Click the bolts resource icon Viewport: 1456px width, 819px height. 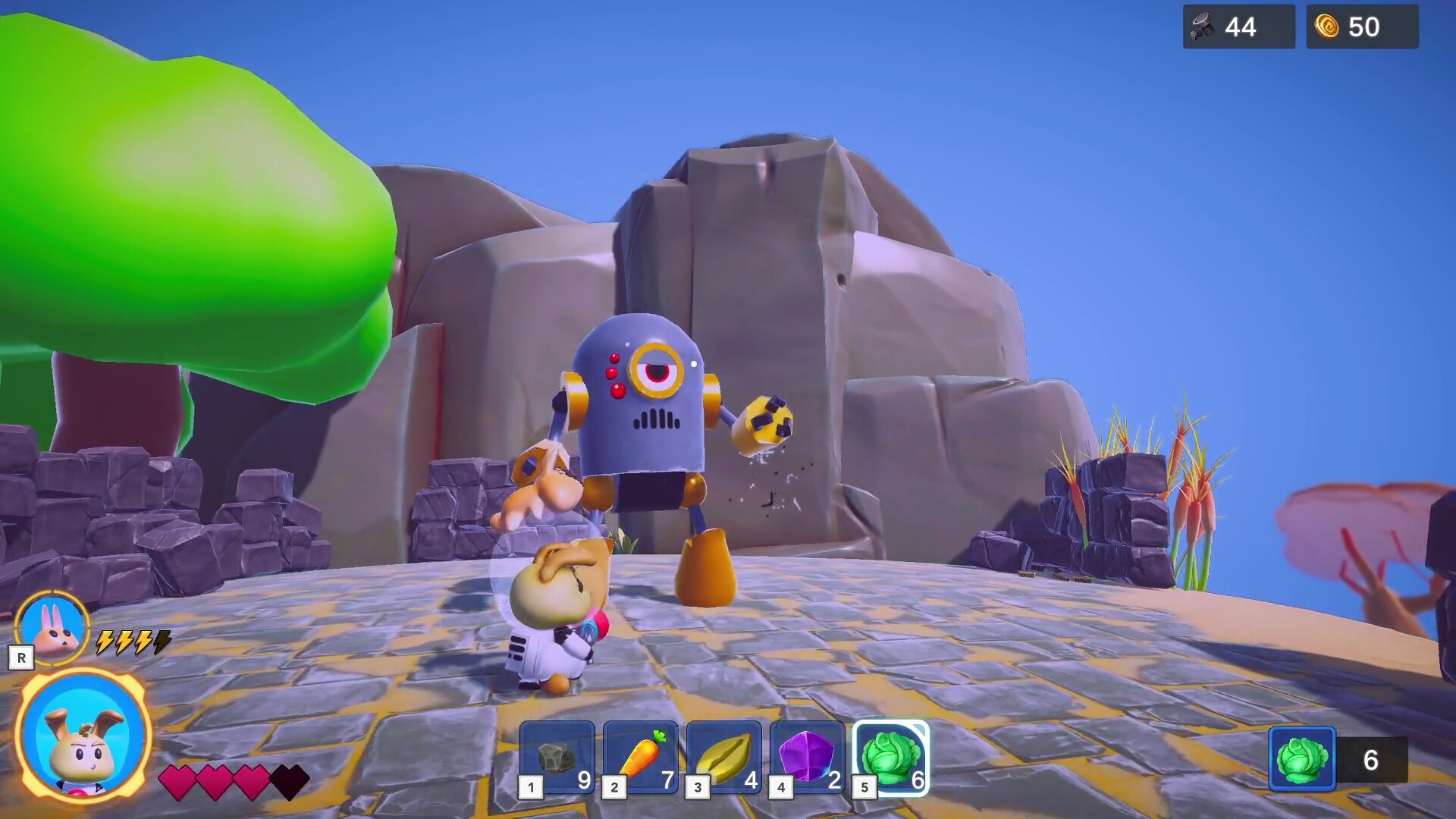pyautogui.click(x=1203, y=27)
